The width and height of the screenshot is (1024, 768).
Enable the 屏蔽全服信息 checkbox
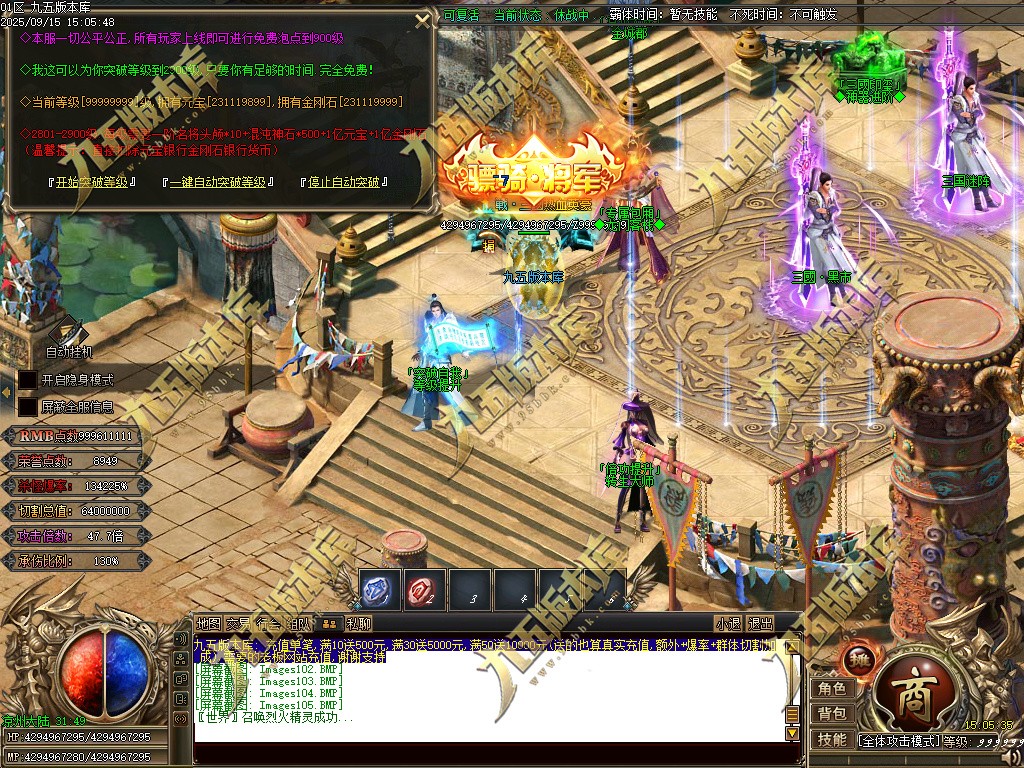(x=28, y=407)
